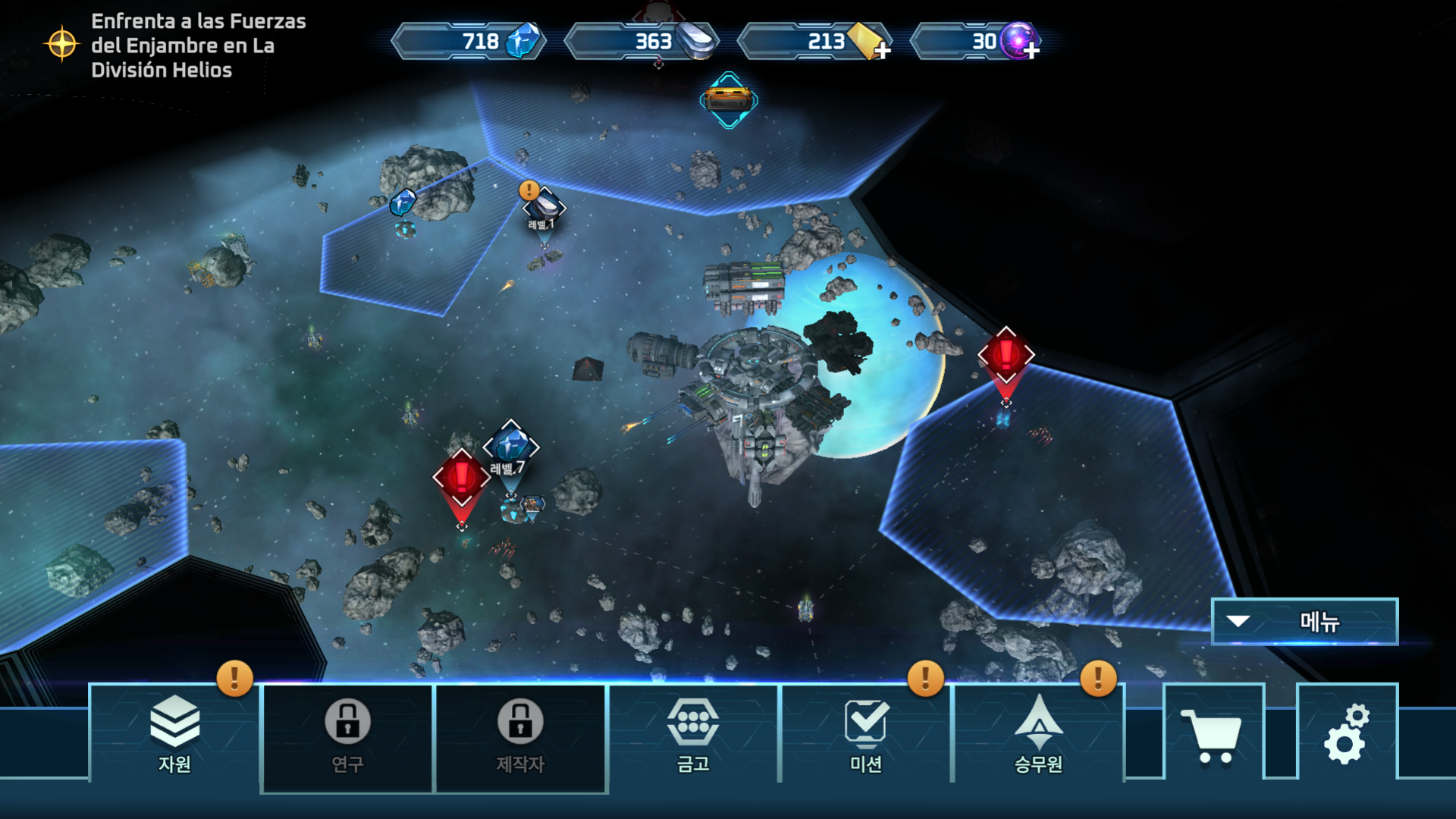
Task: Select the small blue crystal map marker
Action: coord(403,202)
